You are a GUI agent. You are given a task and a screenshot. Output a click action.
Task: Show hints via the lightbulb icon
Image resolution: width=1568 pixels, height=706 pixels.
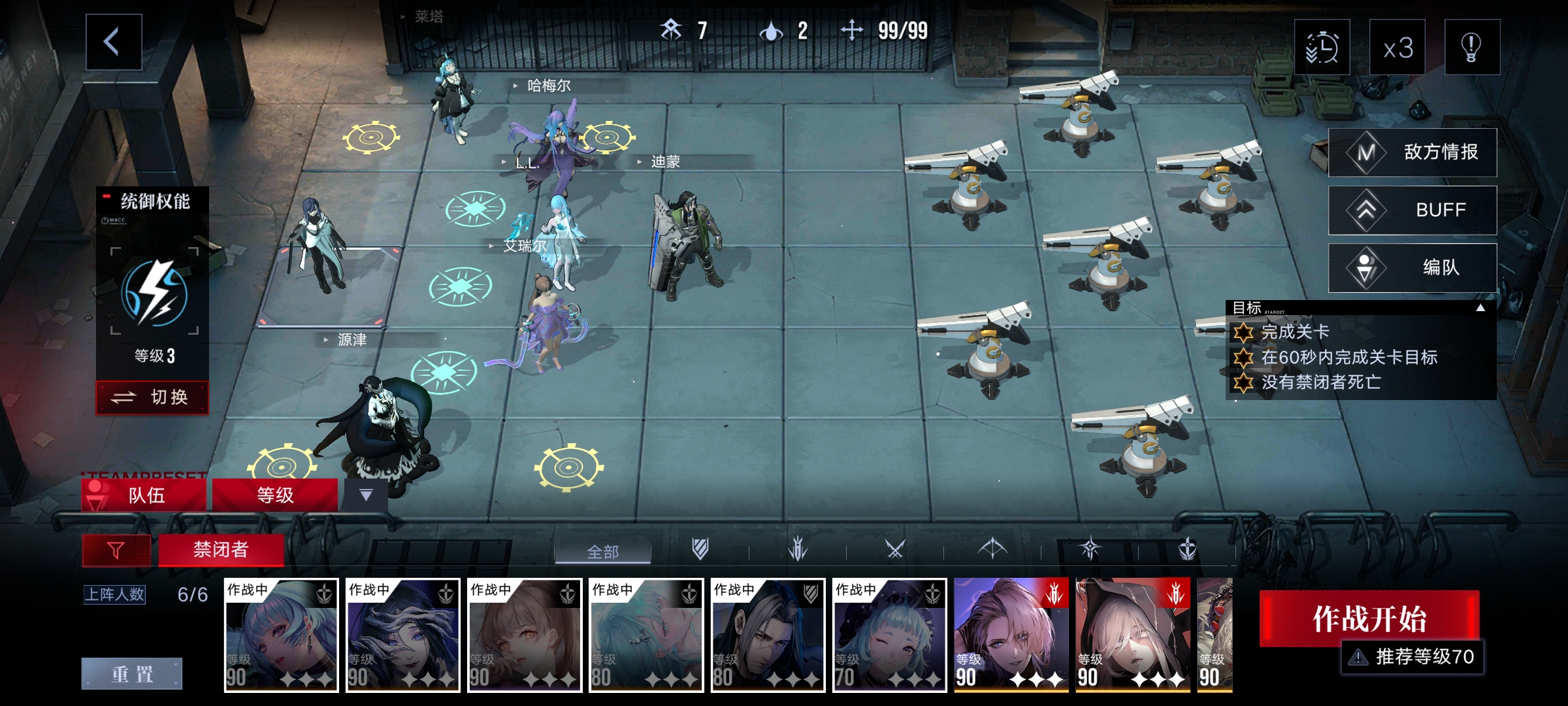1471,48
